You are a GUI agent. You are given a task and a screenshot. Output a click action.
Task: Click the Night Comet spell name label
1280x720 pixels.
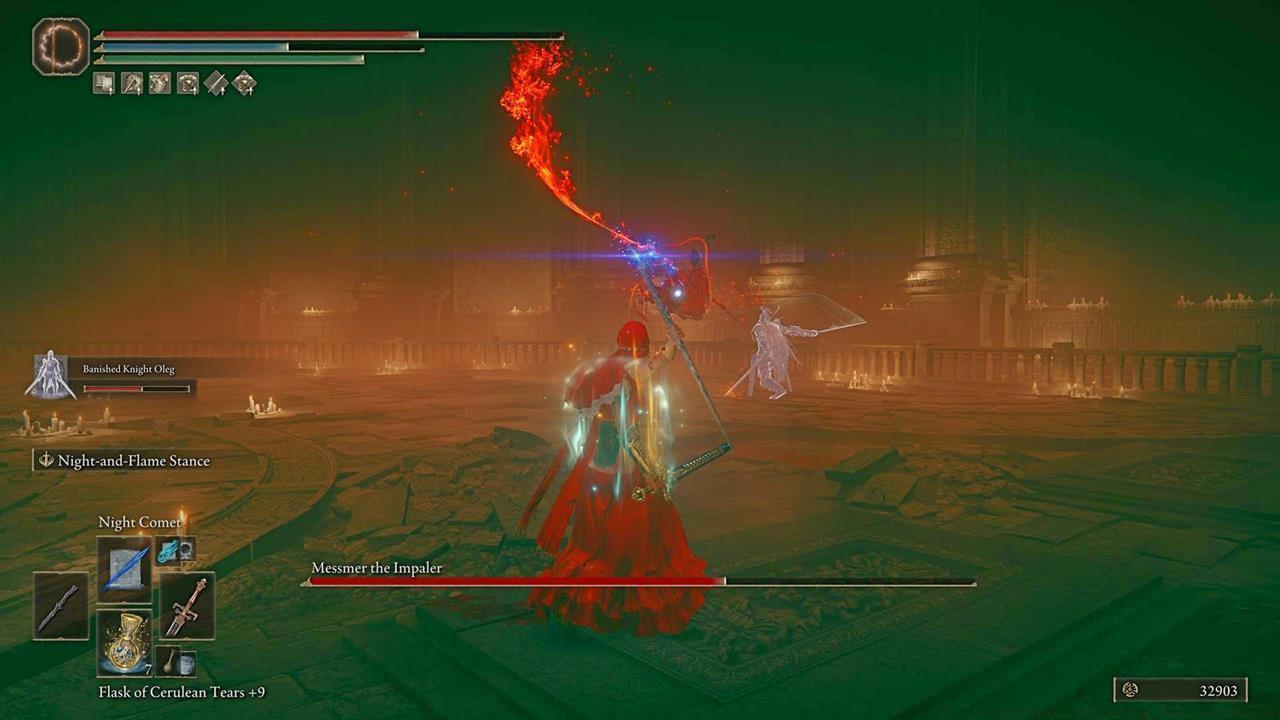tap(138, 521)
